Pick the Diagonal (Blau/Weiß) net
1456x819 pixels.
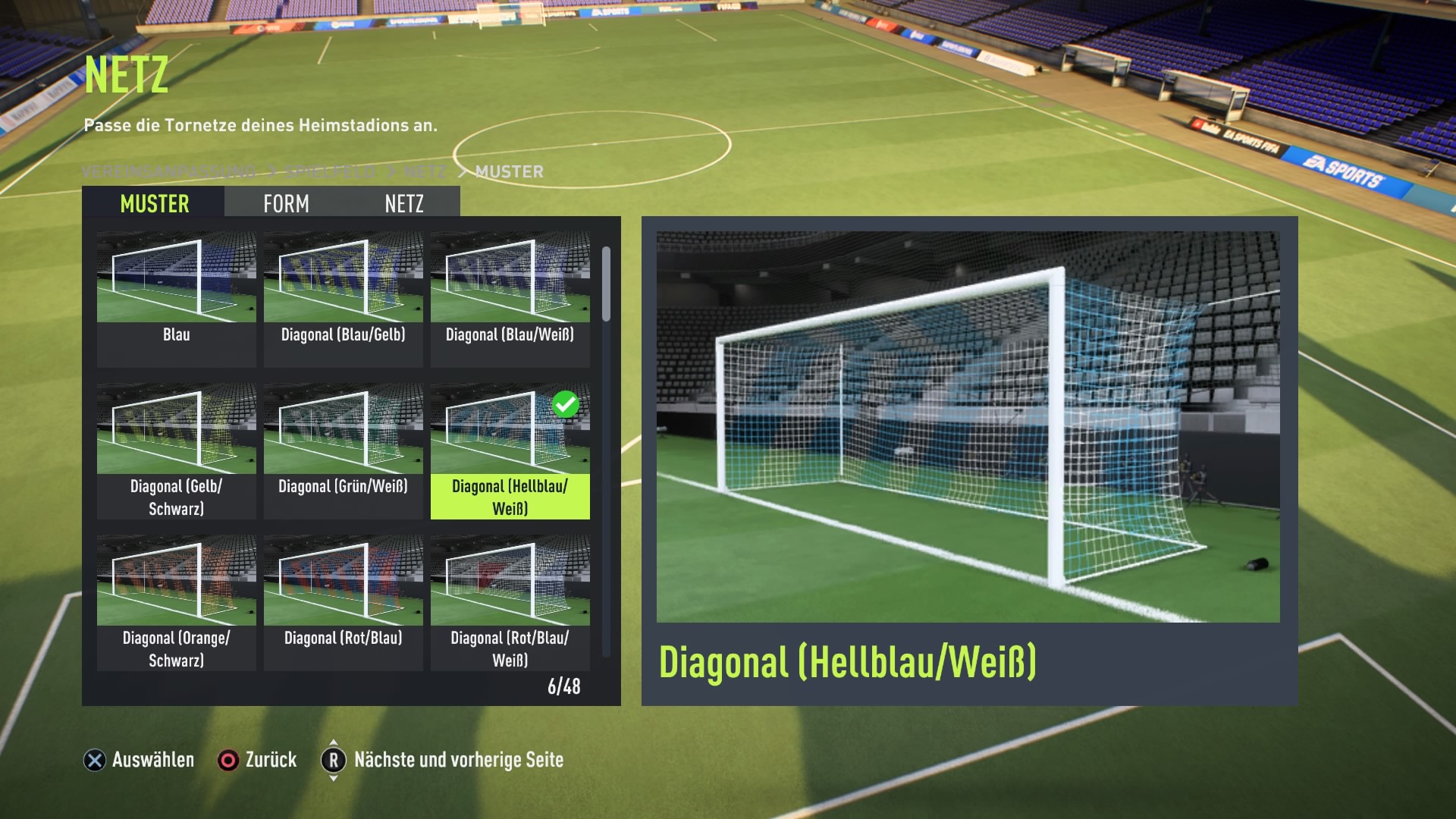point(510,299)
